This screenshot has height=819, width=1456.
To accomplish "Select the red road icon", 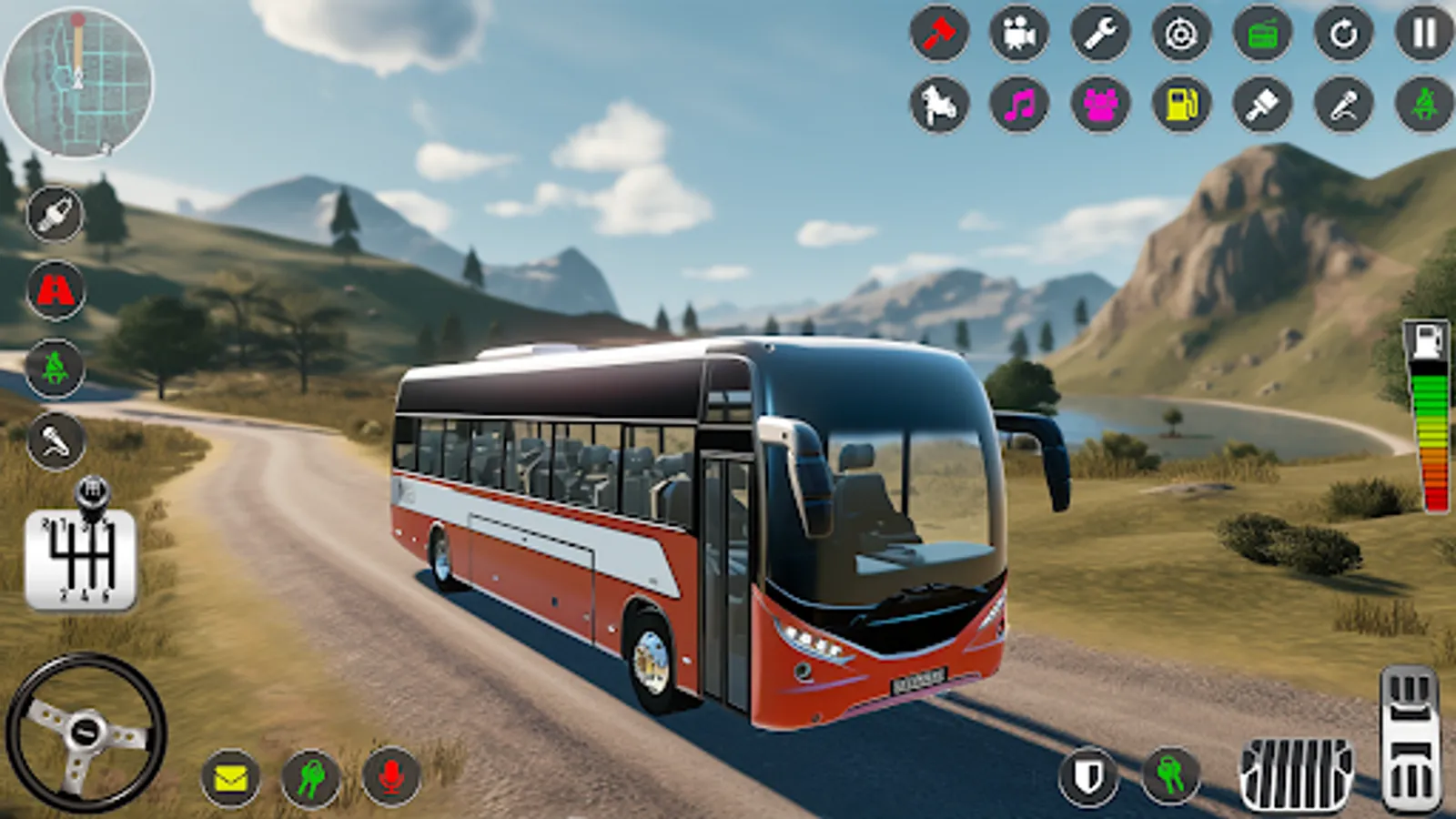I will (56, 291).
